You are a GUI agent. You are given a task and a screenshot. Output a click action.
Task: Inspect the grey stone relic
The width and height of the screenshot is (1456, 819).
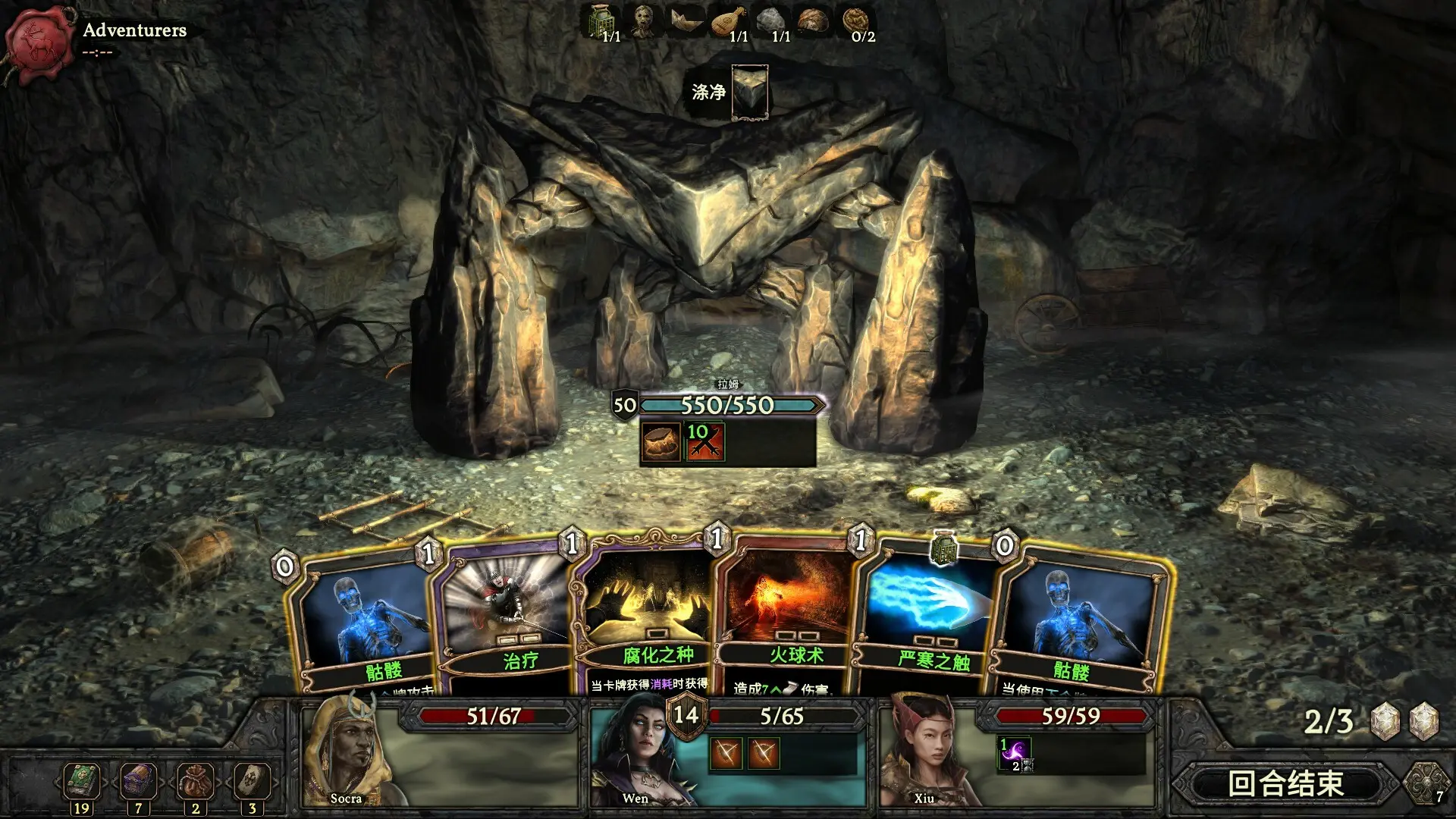click(x=771, y=20)
